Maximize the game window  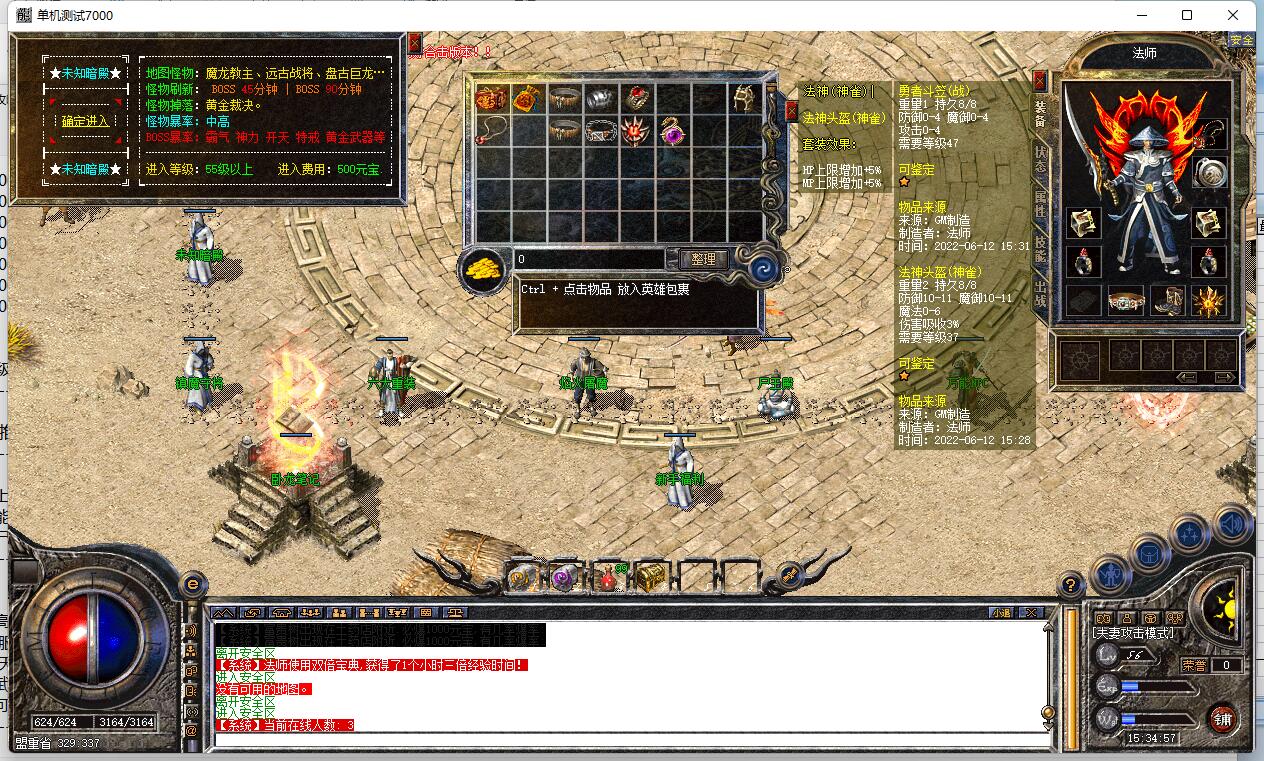pyautogui.click(x=1187, y=15)
